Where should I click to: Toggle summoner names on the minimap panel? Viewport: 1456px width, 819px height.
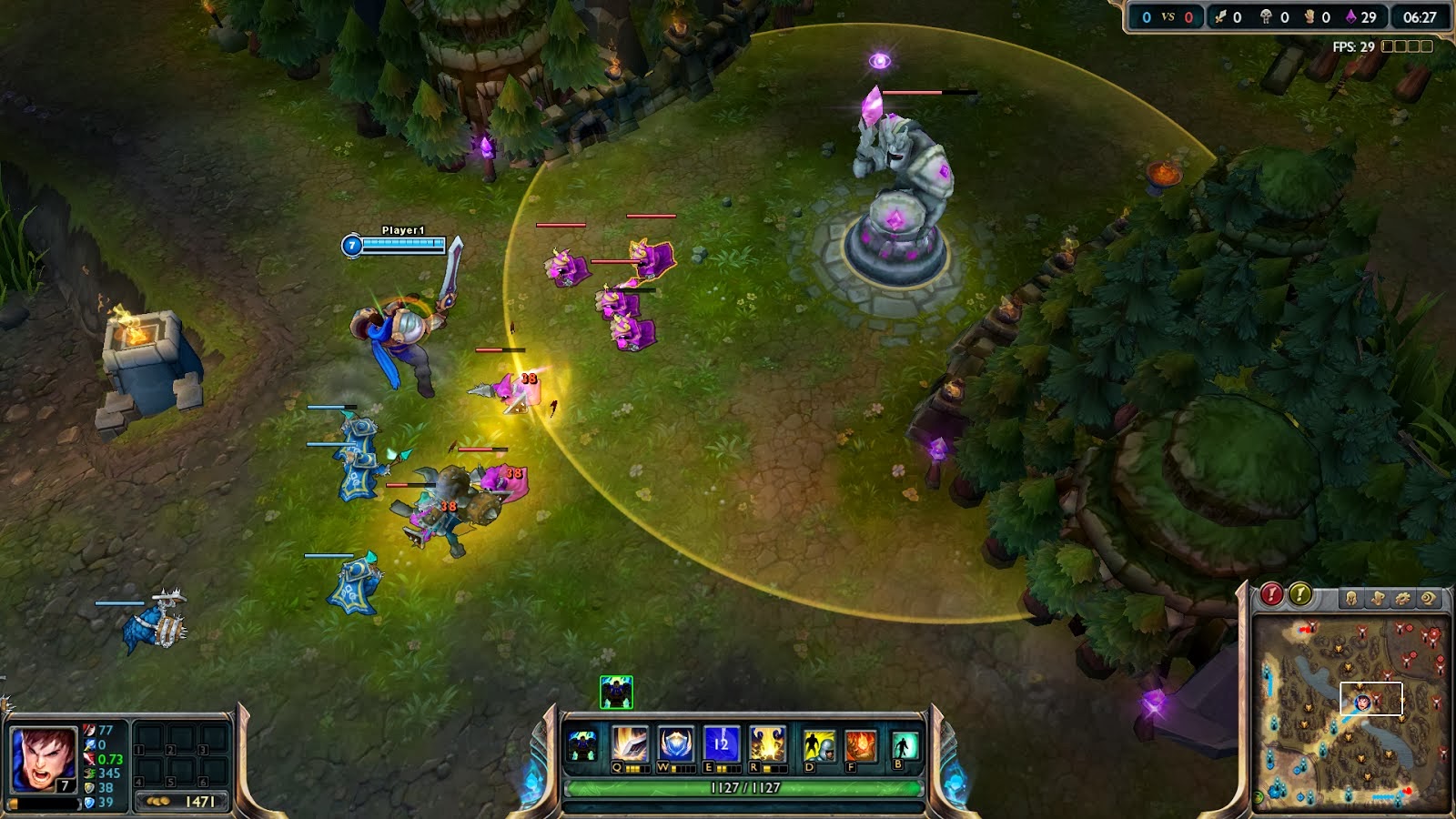1377,598
